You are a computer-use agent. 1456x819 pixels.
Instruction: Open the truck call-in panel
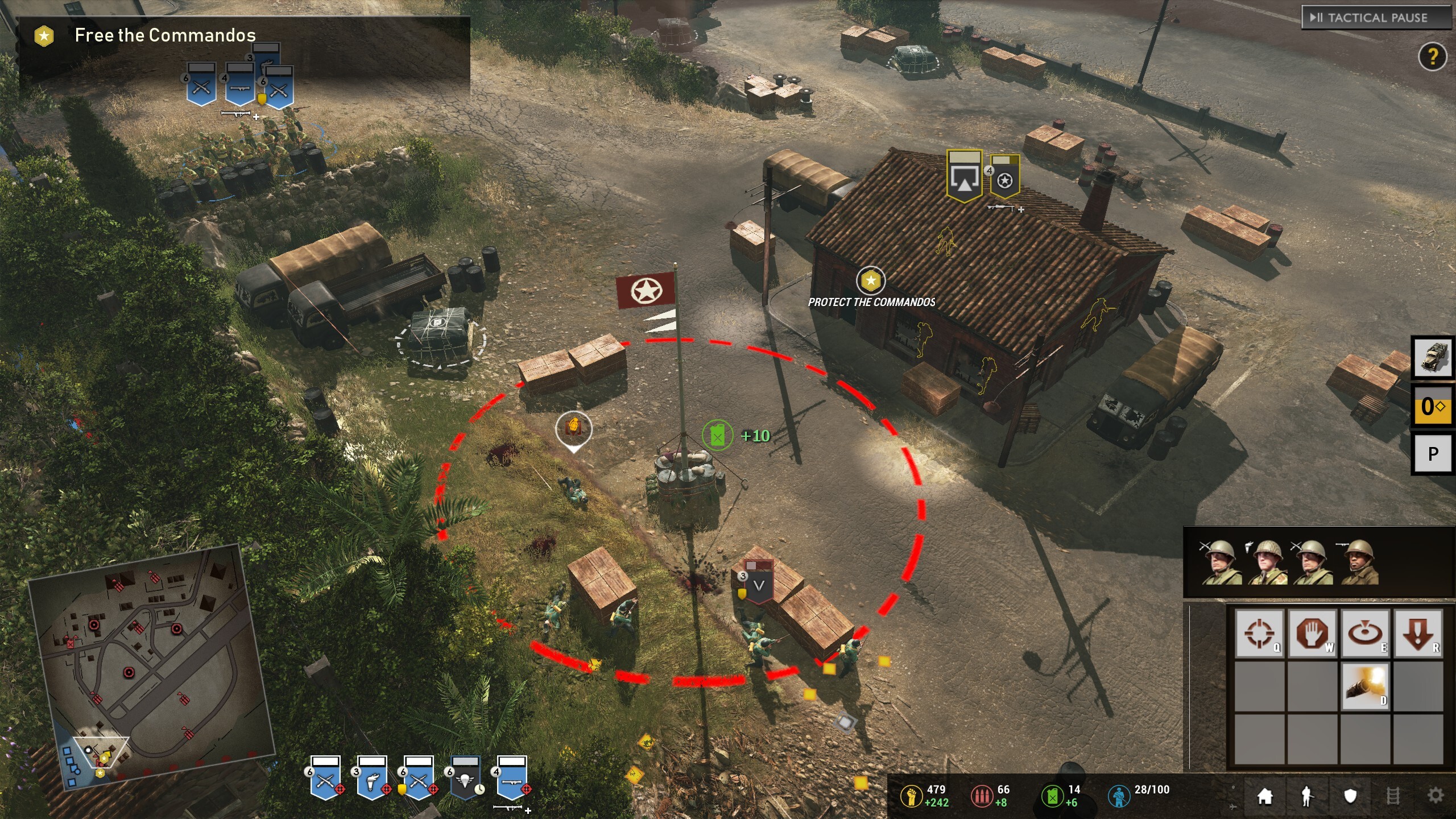click(x=1433, y=357)
